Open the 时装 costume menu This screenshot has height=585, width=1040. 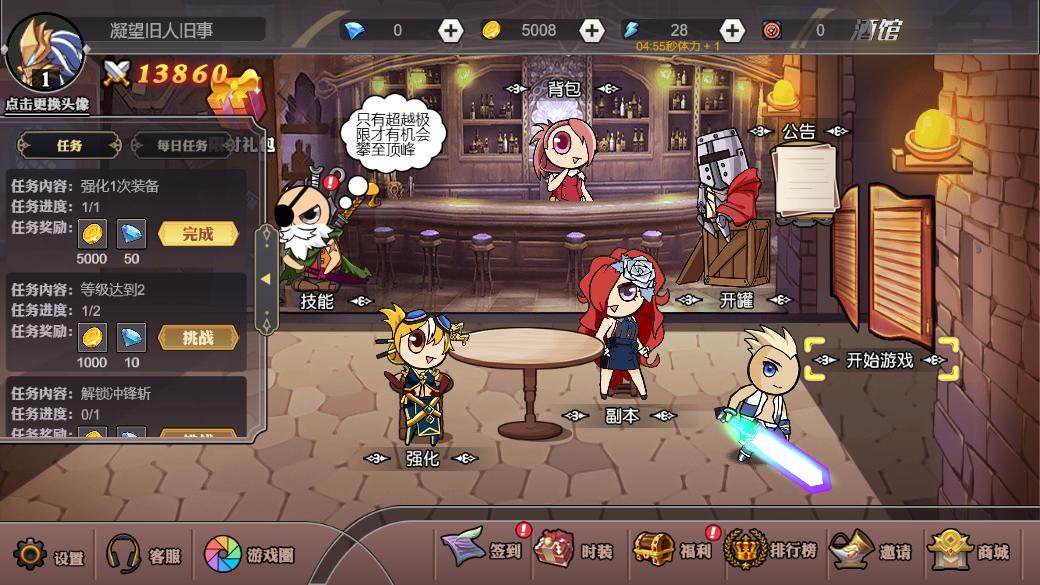(x=573, y=550)
